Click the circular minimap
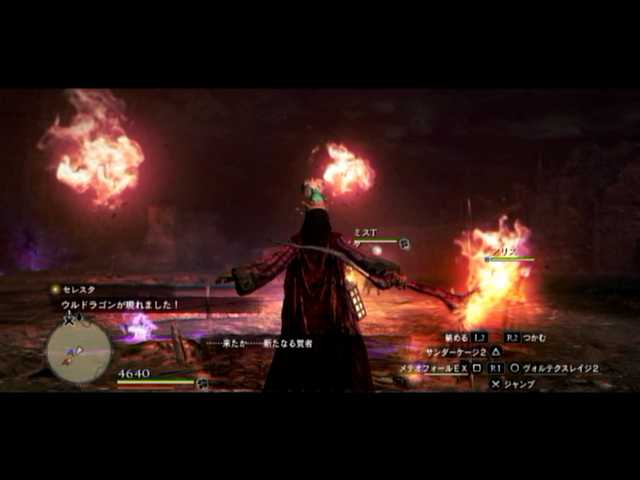Image resolution: width=640 pixels, height=480 pixels. [78, 350]
